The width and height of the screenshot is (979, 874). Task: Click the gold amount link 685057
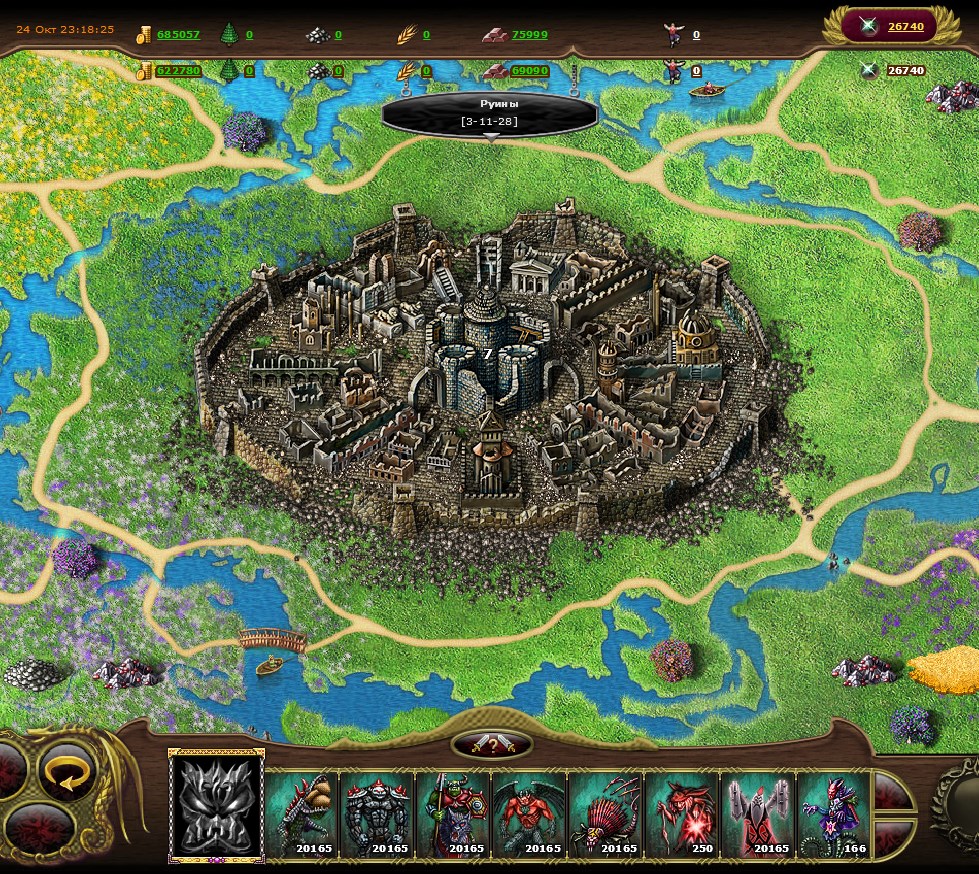[178, 34]
